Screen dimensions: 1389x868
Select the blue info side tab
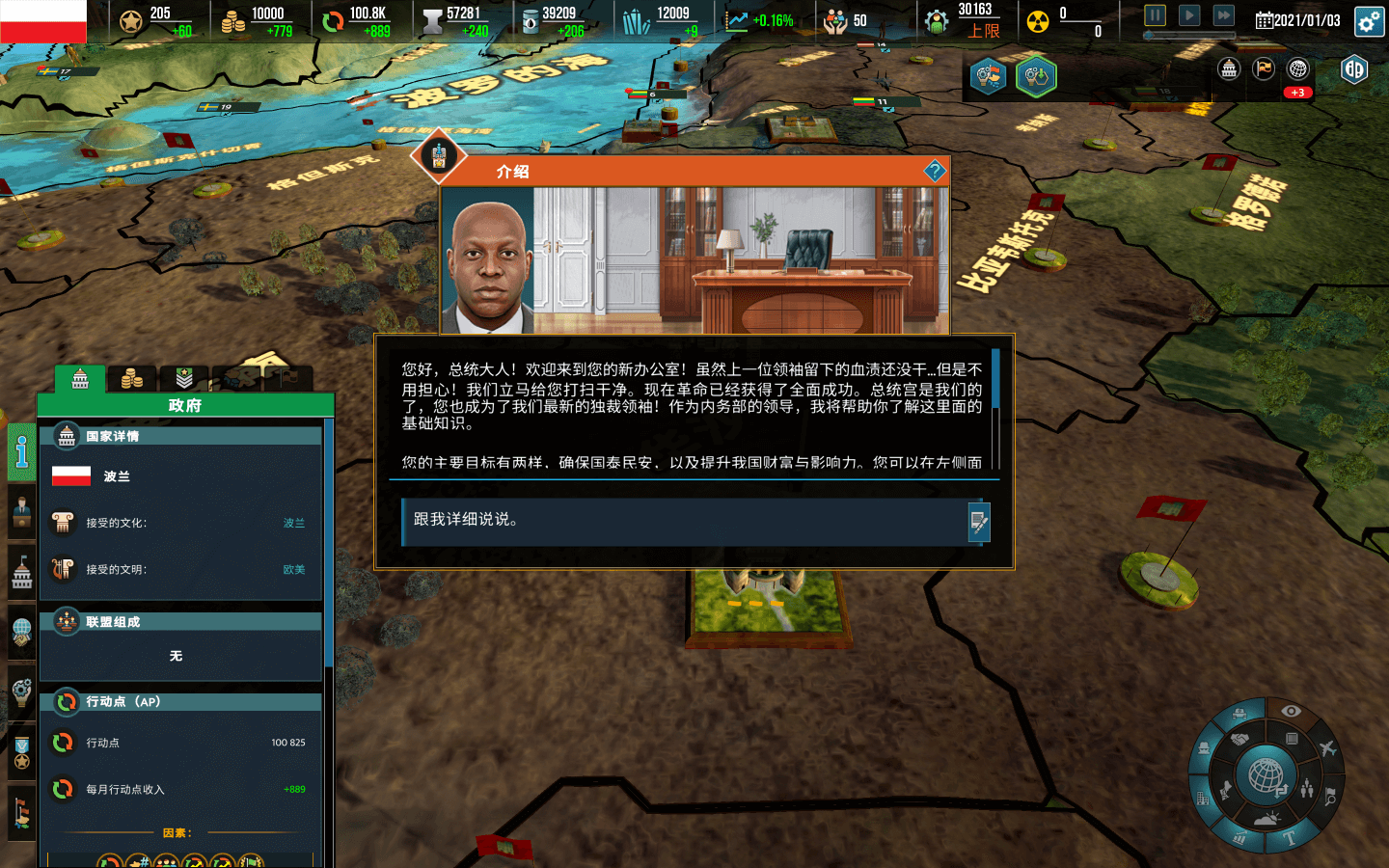(x=21, y=451)
